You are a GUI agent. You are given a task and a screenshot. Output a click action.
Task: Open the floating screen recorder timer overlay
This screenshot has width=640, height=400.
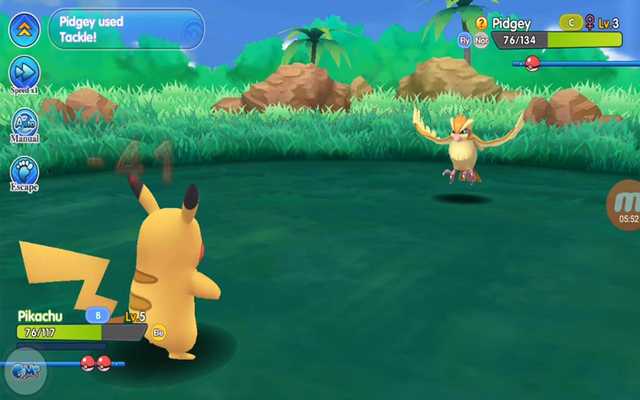pyautogui.click(x=626, y=205)
